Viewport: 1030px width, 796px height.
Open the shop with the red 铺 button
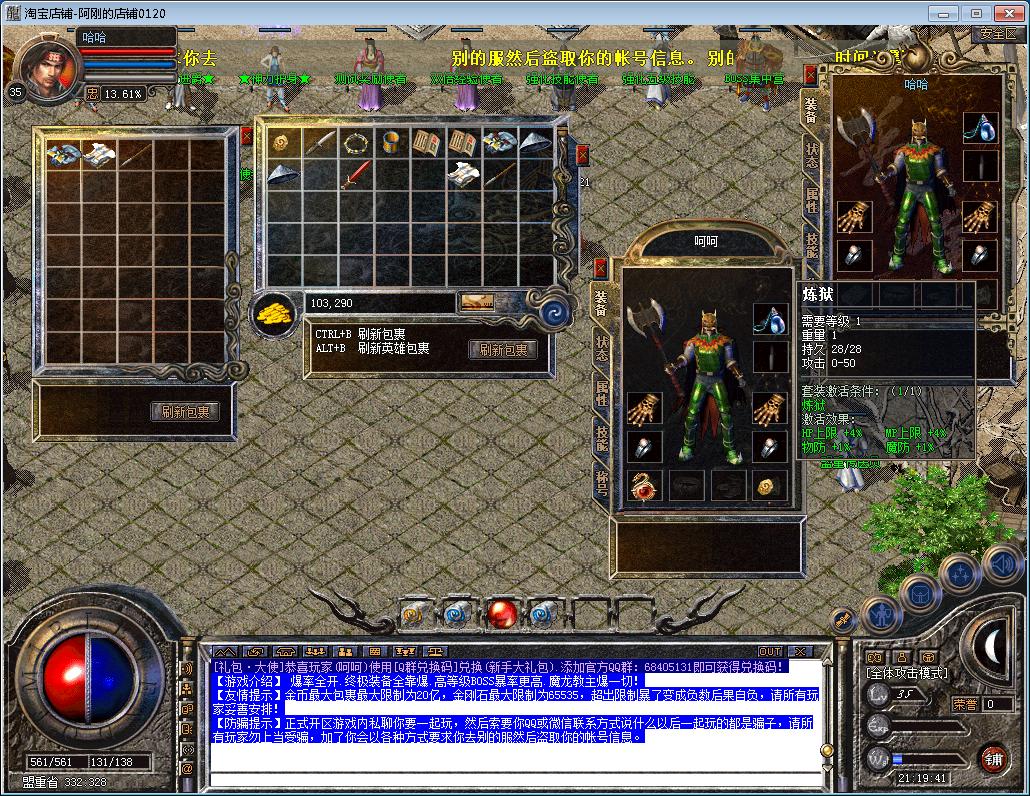coord(993,758)
